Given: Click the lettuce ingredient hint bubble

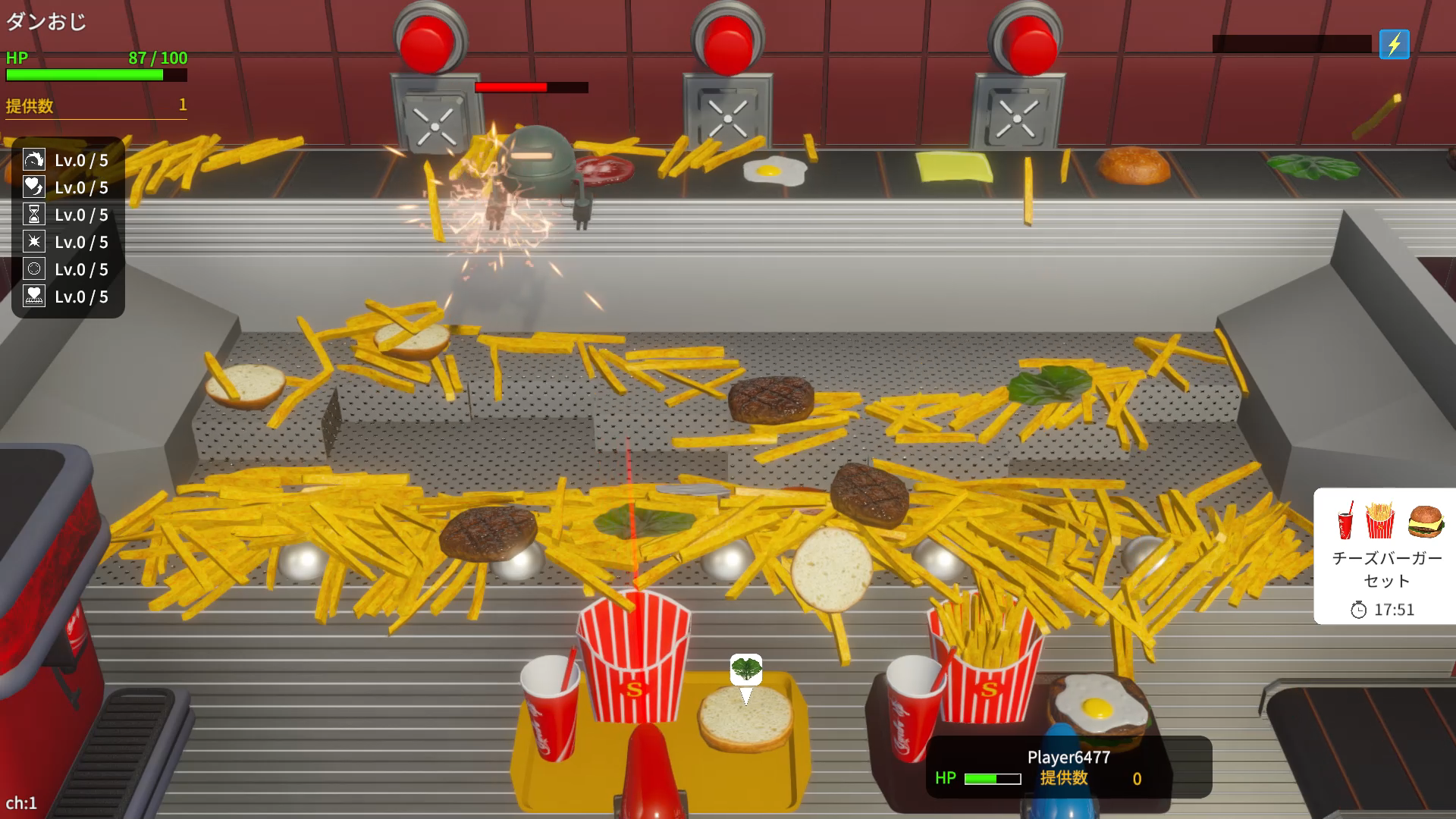Looking at the screenshot, I should (746, 670).
